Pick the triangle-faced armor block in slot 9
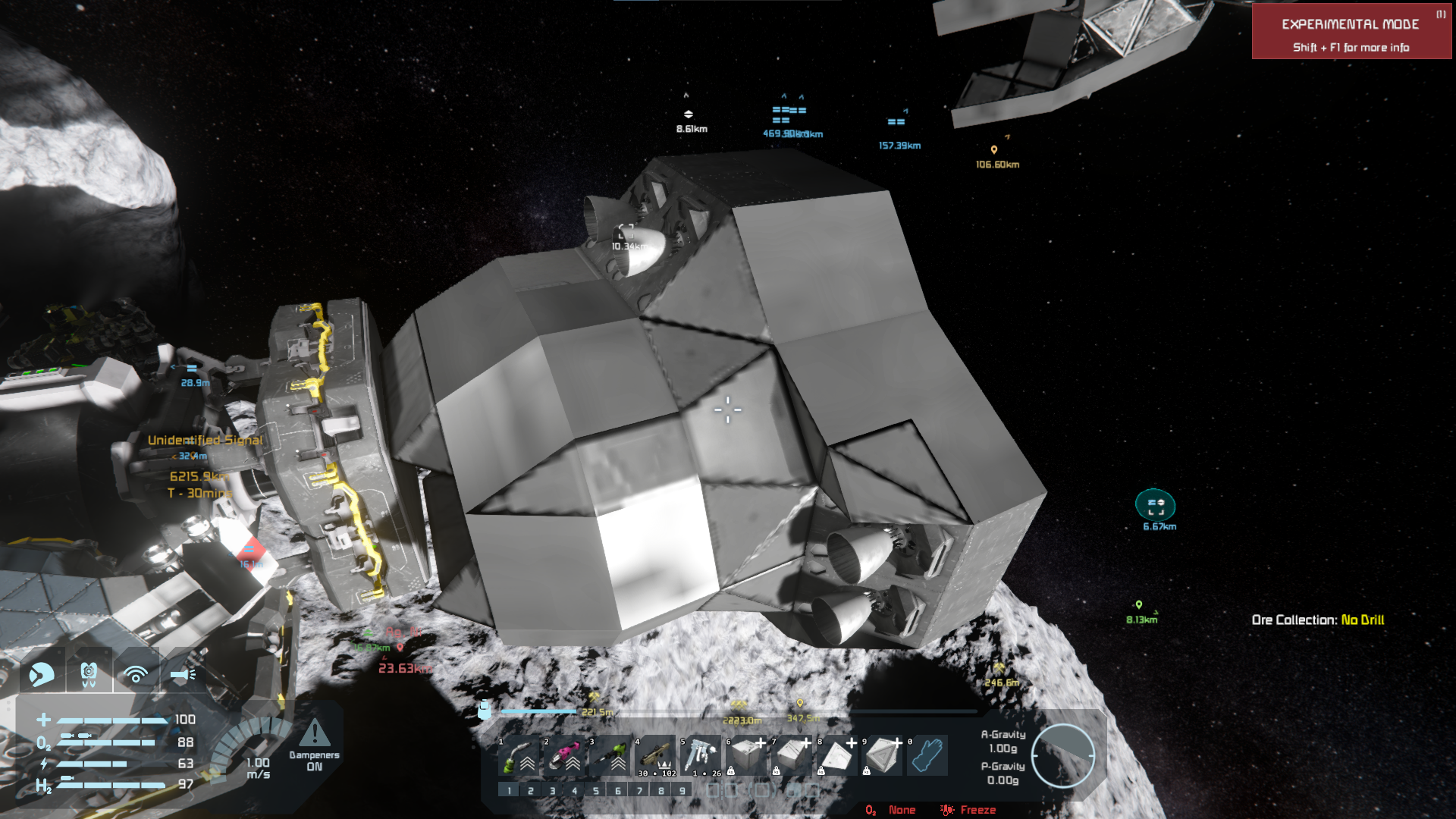The width and height of the screenshot is (1456, 819). 882,755
